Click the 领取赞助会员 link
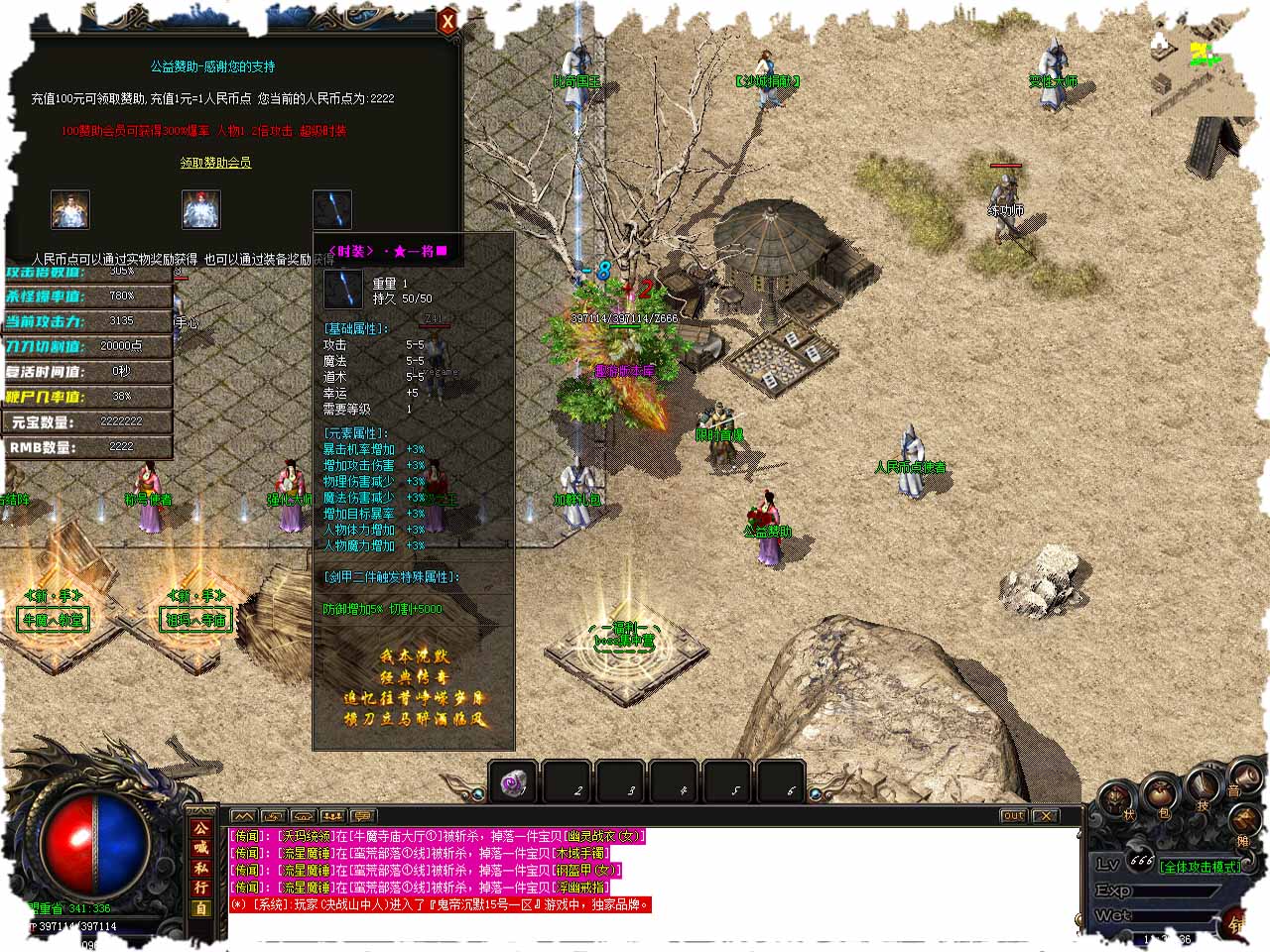 (215, 163)
